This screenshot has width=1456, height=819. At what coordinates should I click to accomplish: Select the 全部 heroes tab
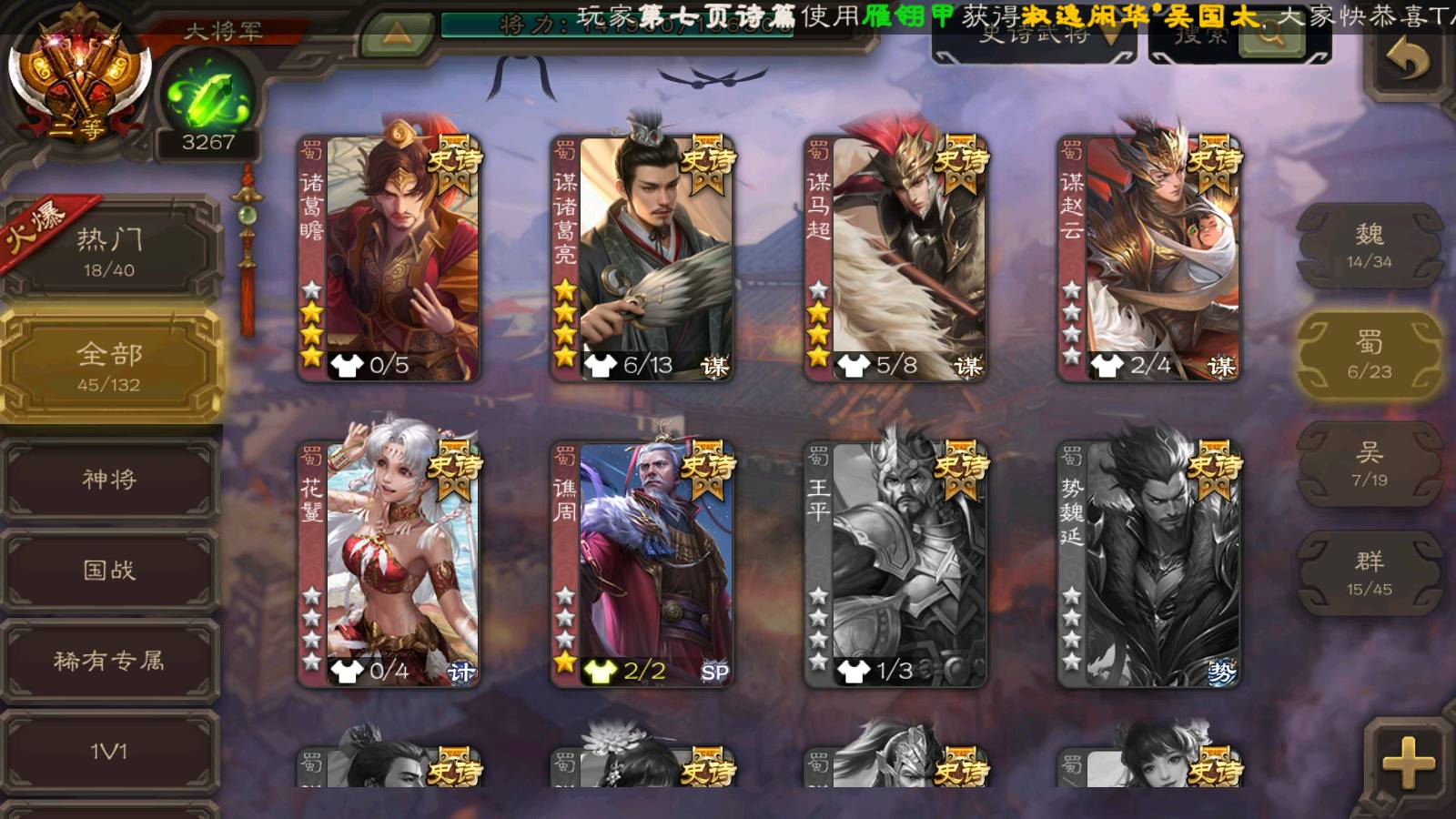(109, 366)
